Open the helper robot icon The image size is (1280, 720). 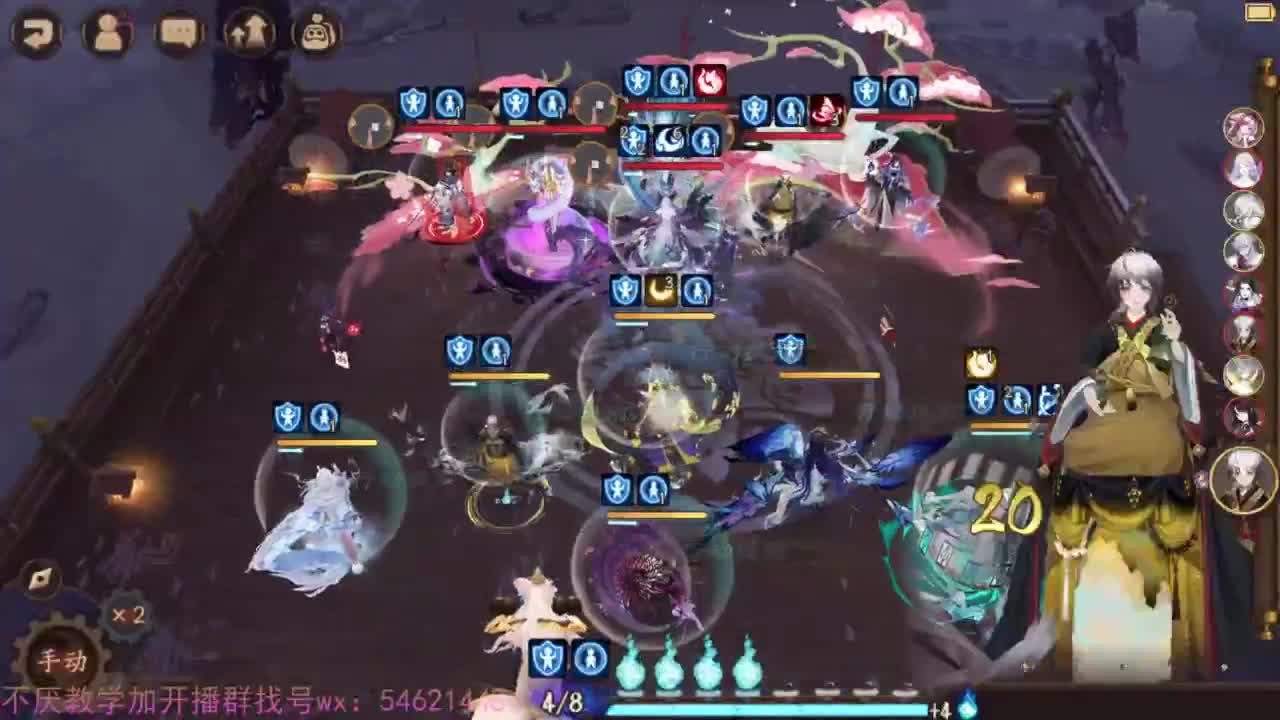point(315,31)
